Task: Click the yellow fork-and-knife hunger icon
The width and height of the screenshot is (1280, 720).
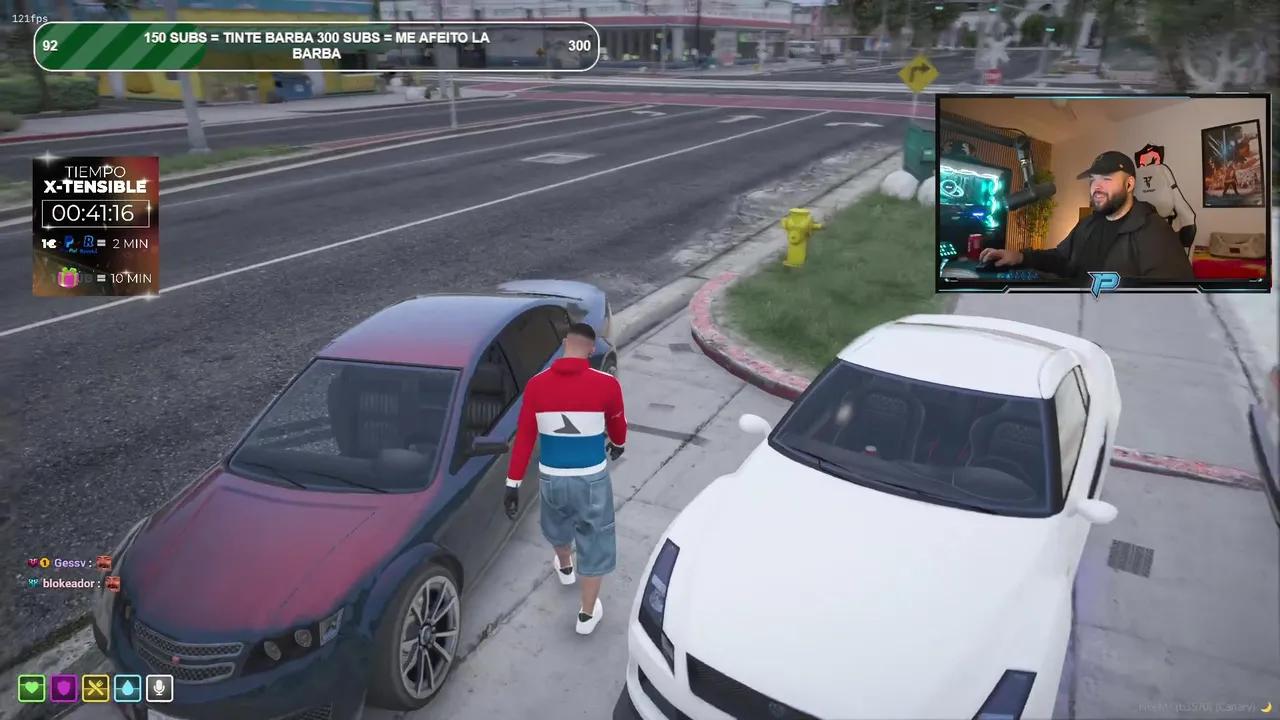Action: (95, 688)
